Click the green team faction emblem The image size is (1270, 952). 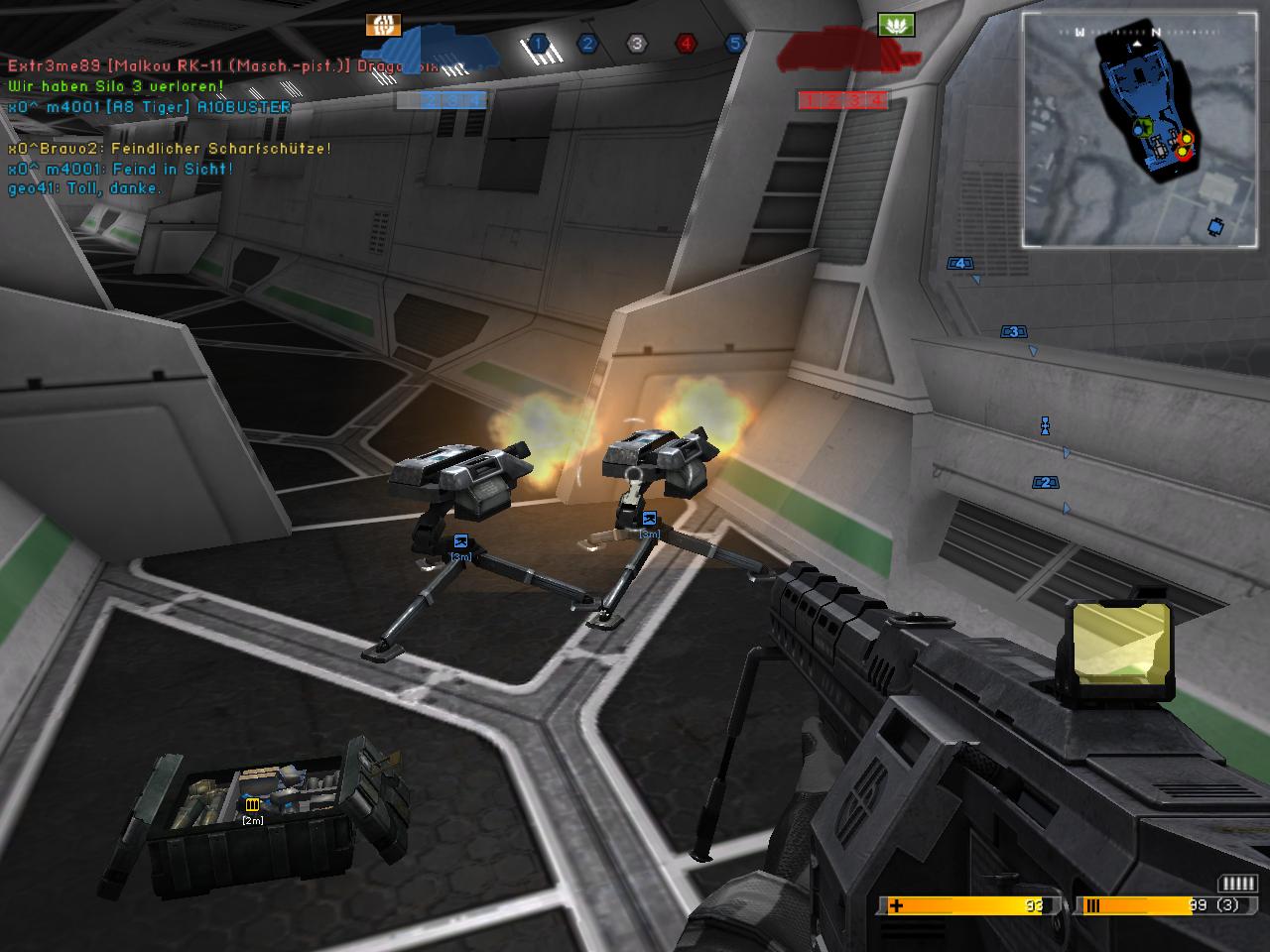coord(895,25)
